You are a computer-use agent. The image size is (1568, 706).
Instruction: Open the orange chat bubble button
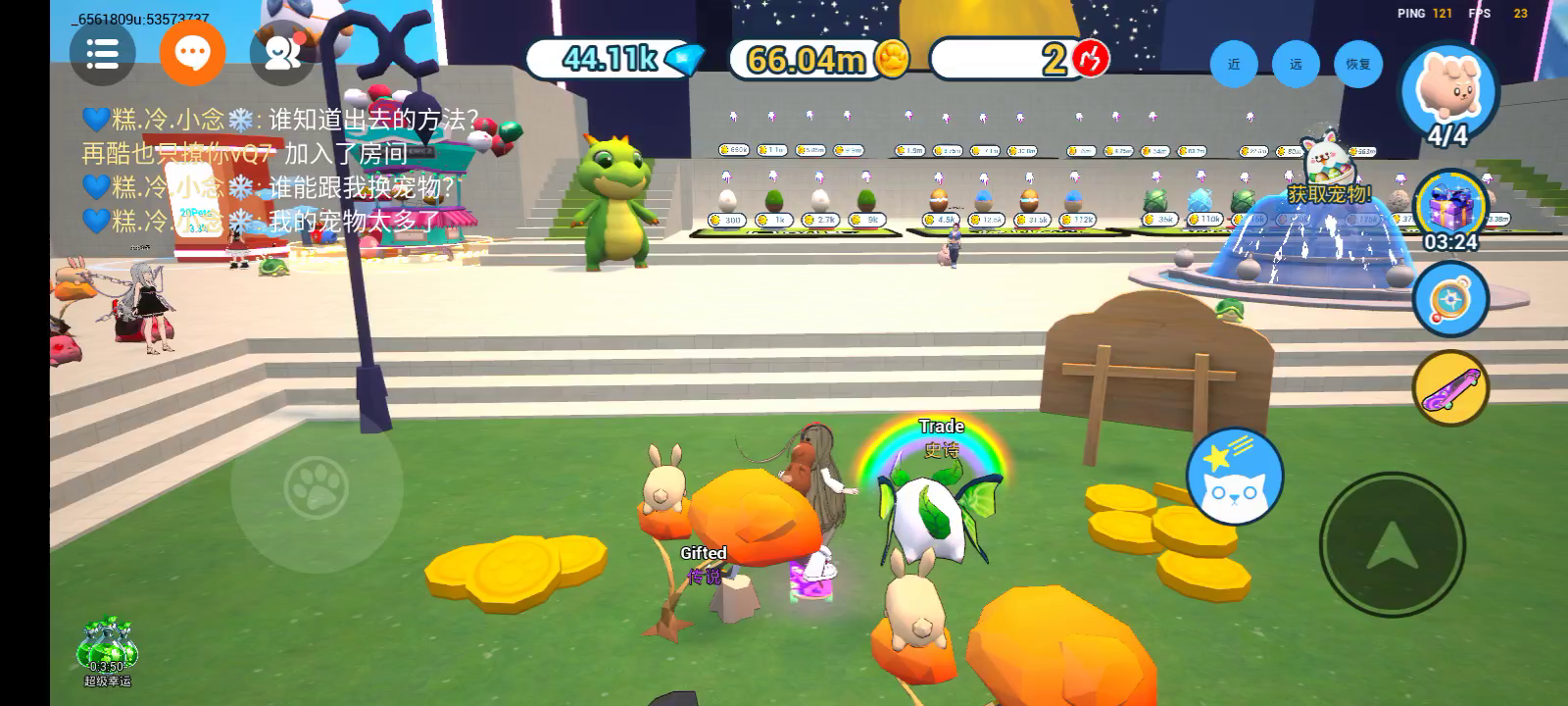(x=192, y=53)
